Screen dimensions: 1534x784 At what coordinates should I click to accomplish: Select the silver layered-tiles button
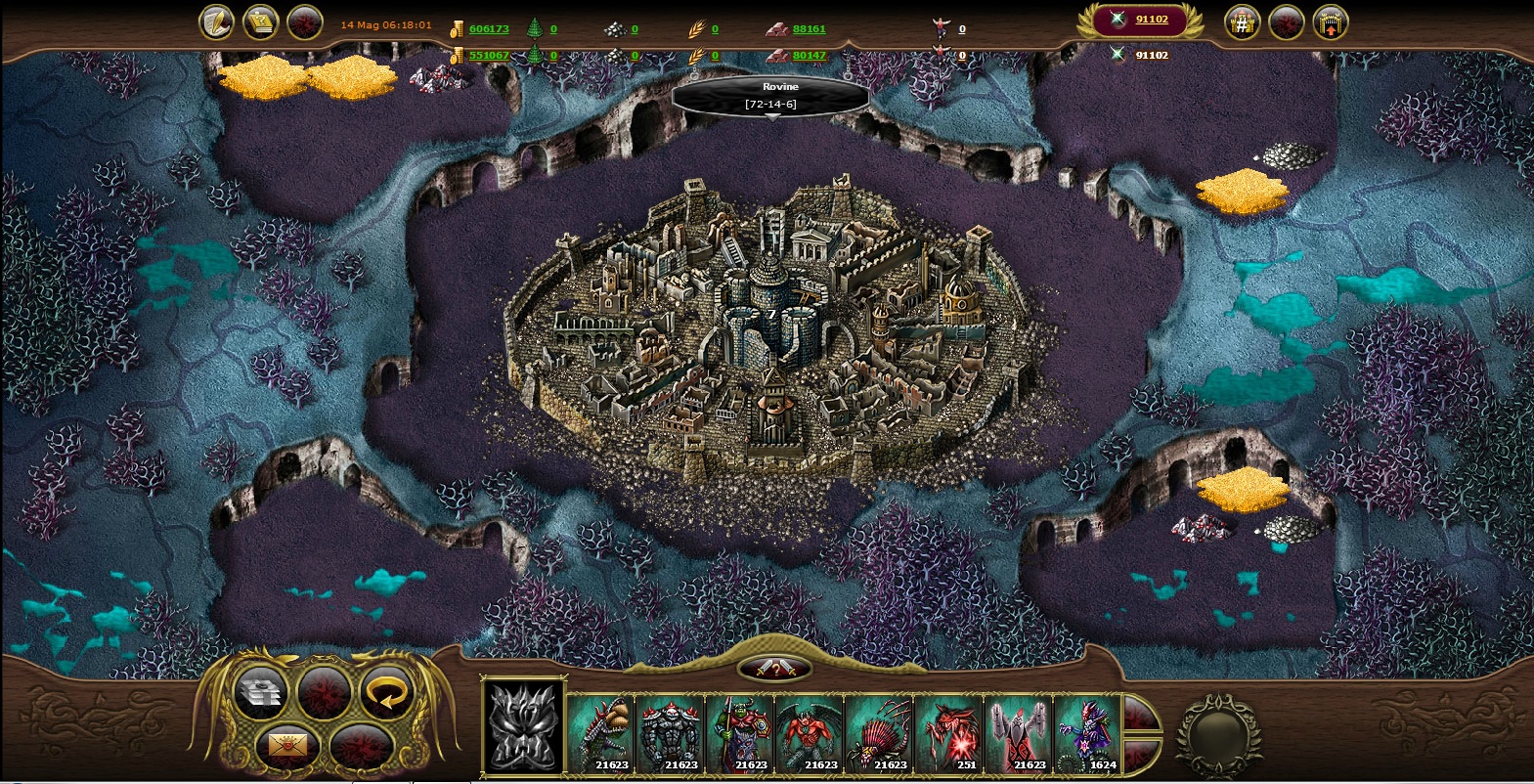tap(261, 692)
